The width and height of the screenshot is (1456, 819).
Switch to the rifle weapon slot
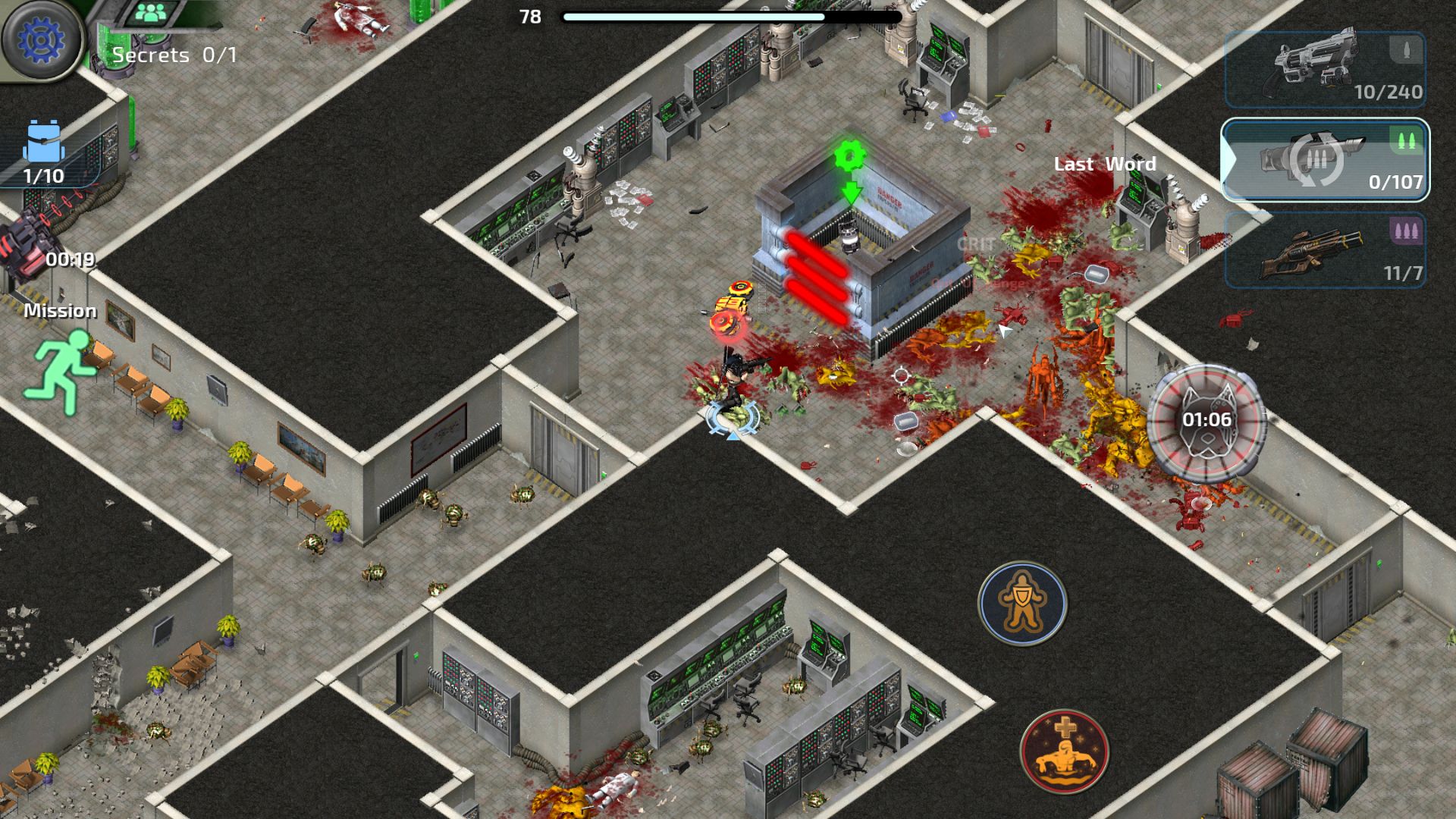point(1324,250)
